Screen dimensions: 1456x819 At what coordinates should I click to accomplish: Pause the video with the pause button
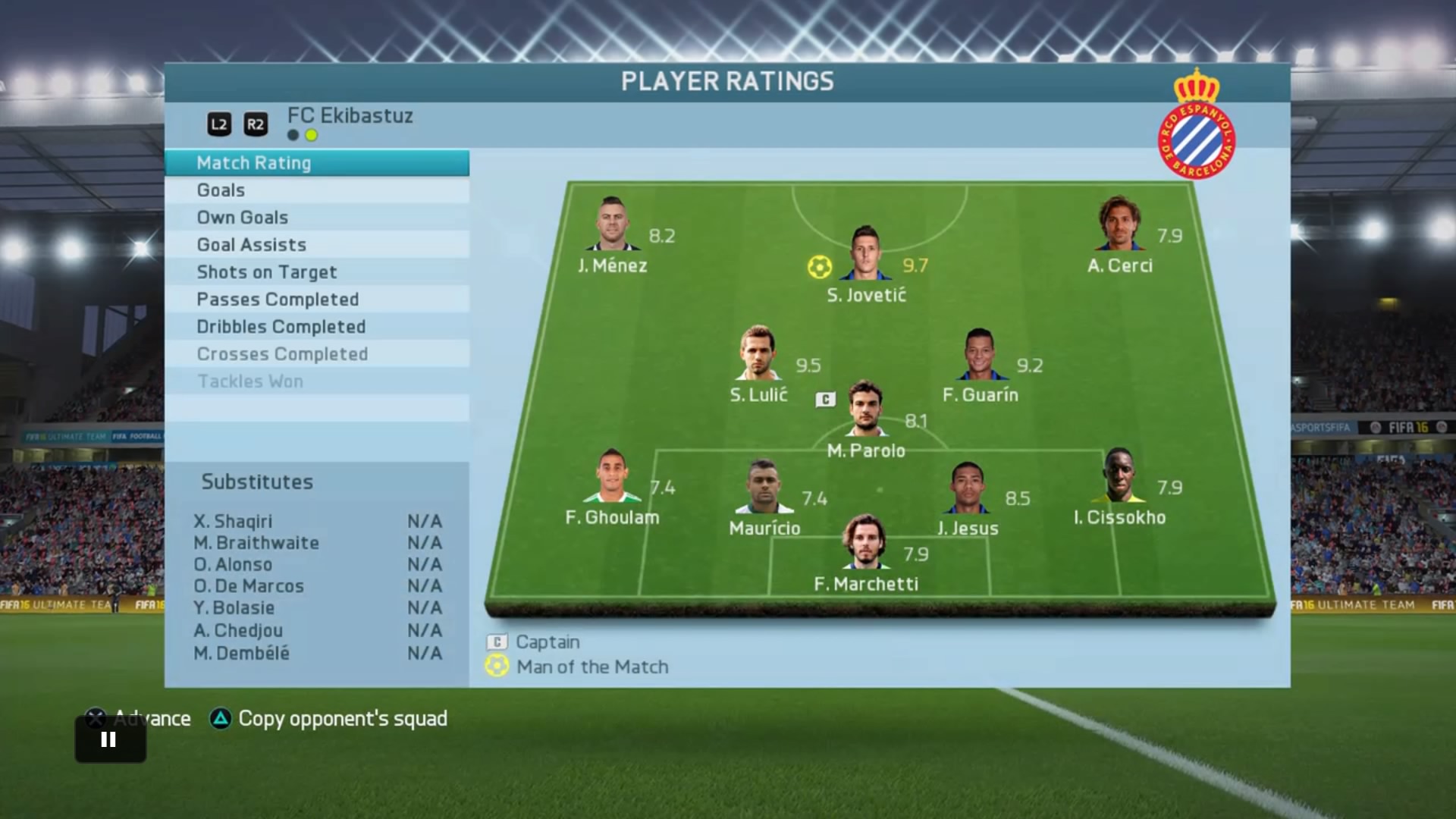click(x=109, y=739)
